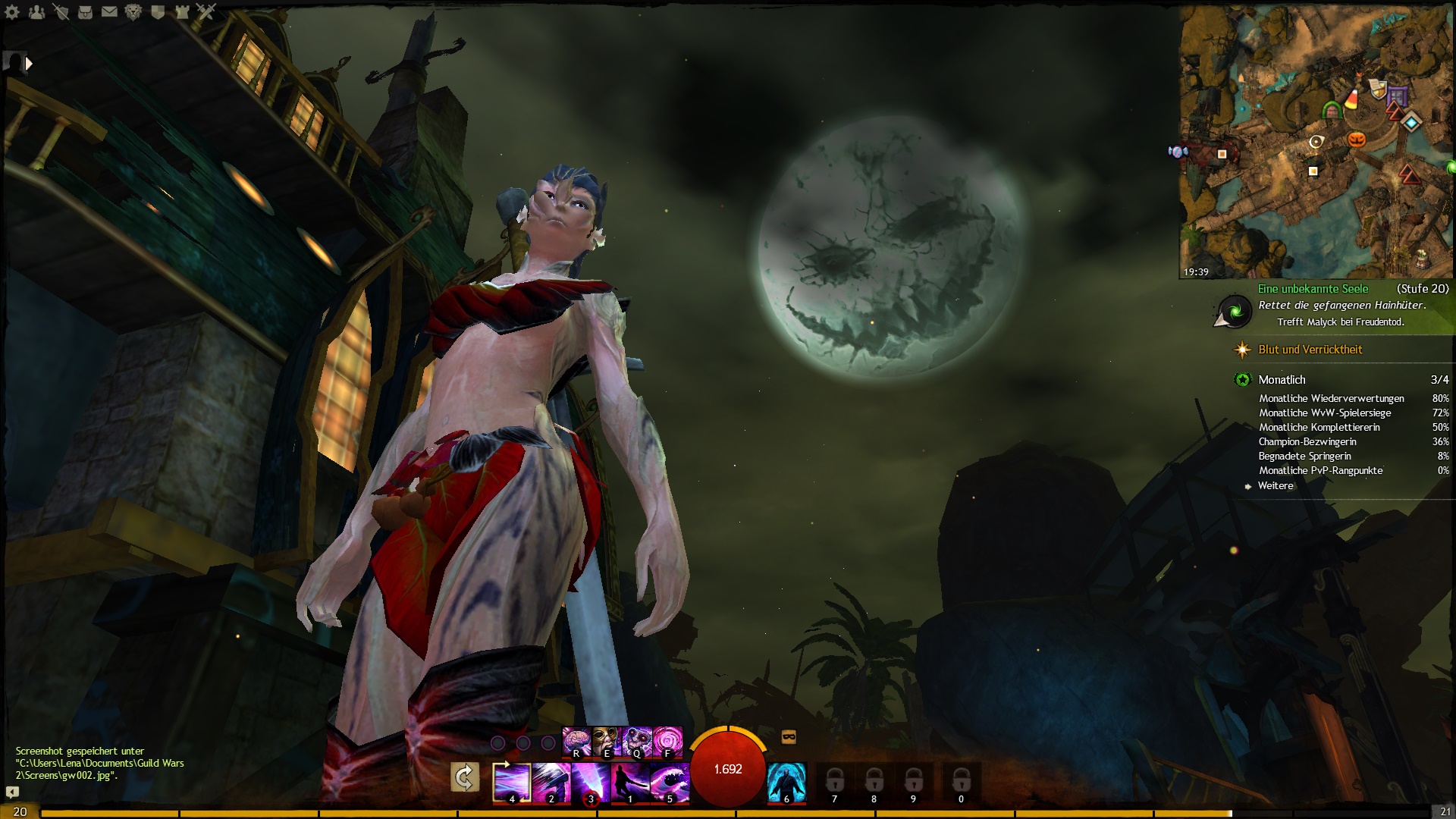Expand the party portrait arrow
1456x819 pixels.
pos(29,64)
